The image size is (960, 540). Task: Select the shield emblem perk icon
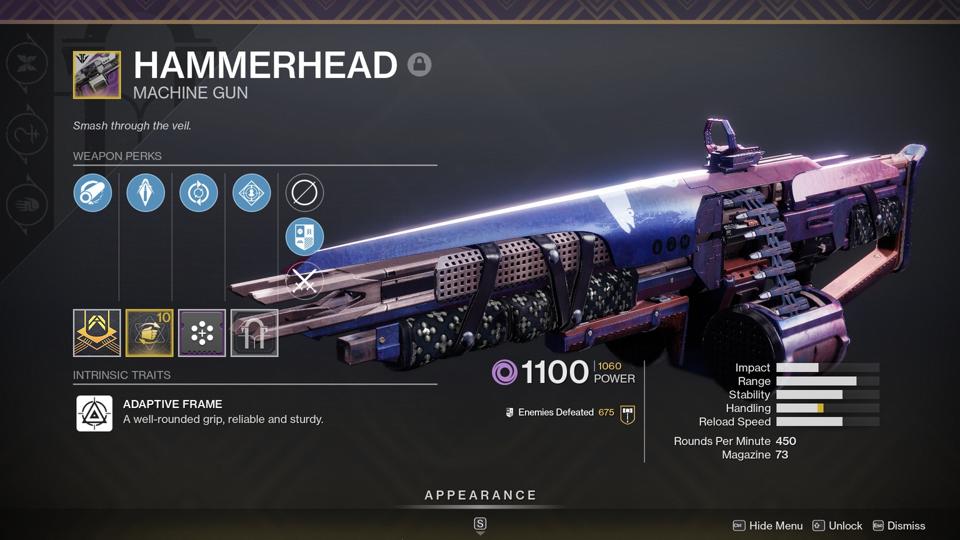click(304, 237)
